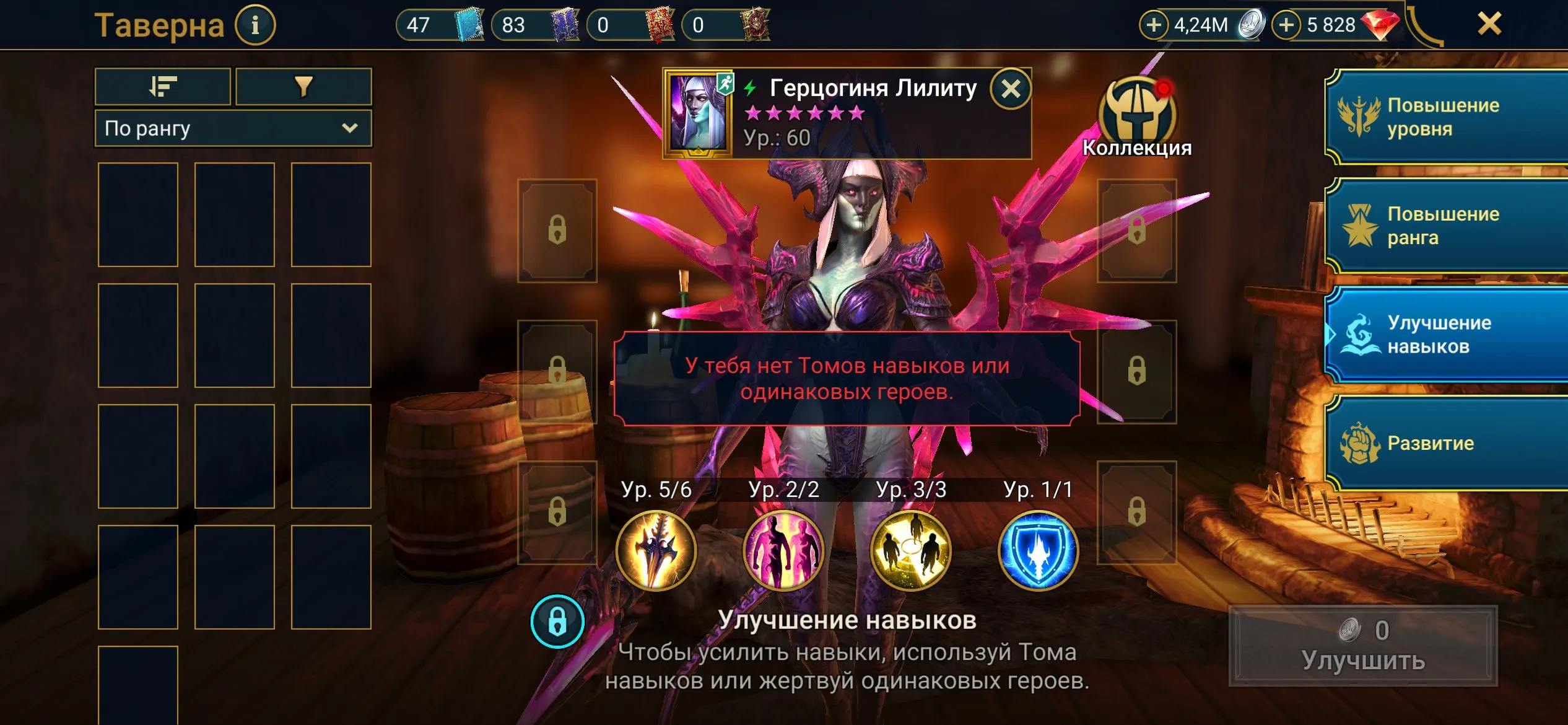Open the champion filter icon
1568x725 pixels.
click(x=303, y=86)
